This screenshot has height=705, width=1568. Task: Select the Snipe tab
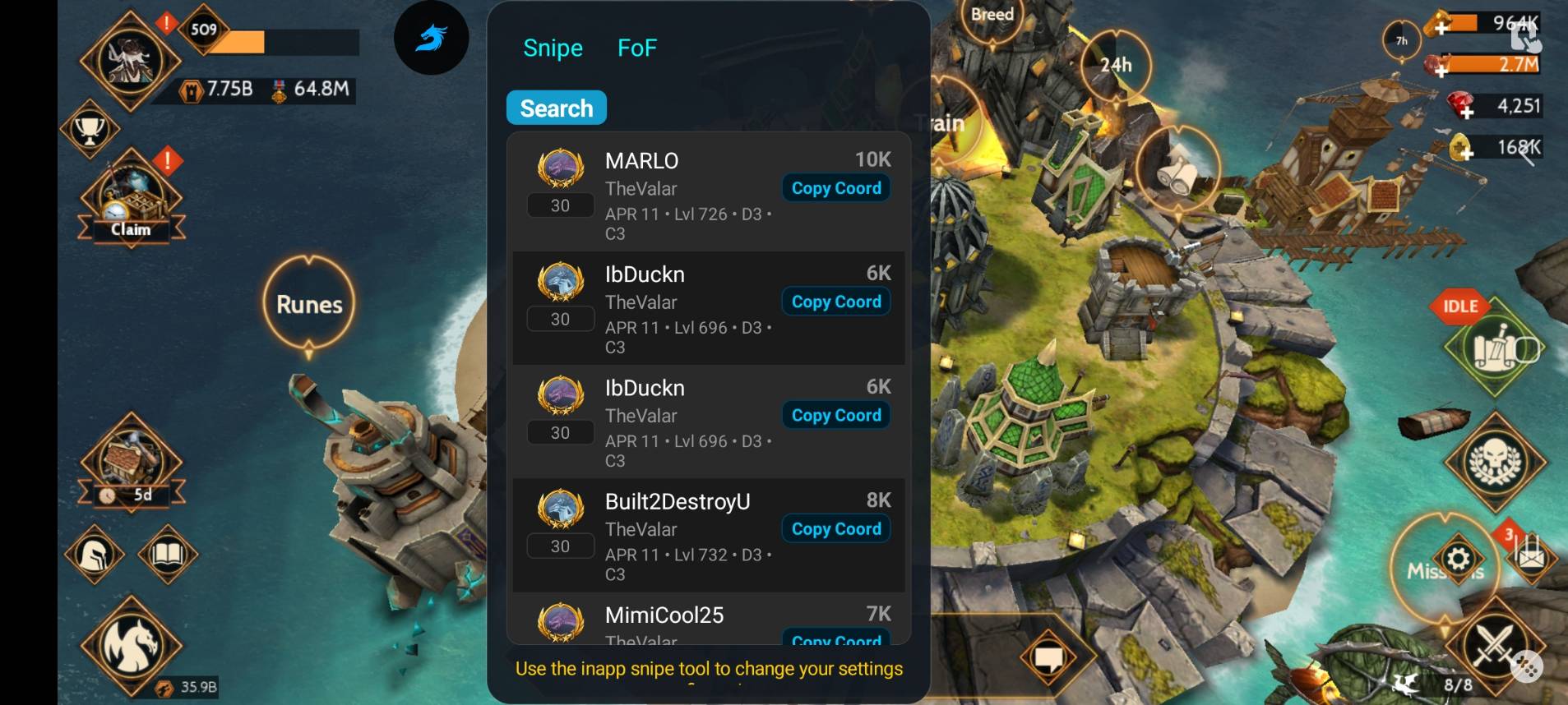553,48
